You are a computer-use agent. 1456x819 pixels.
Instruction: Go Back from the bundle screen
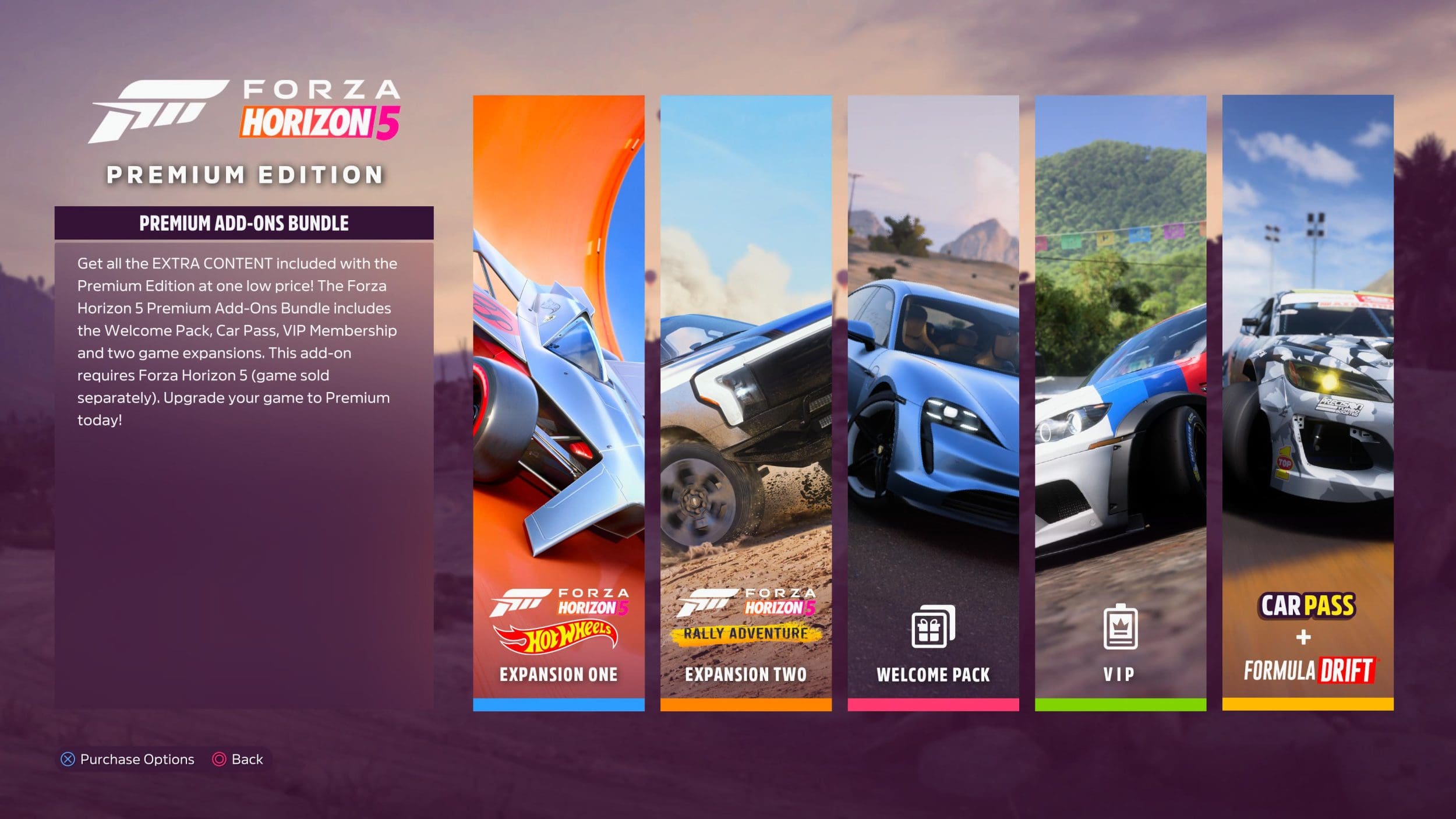238,759
